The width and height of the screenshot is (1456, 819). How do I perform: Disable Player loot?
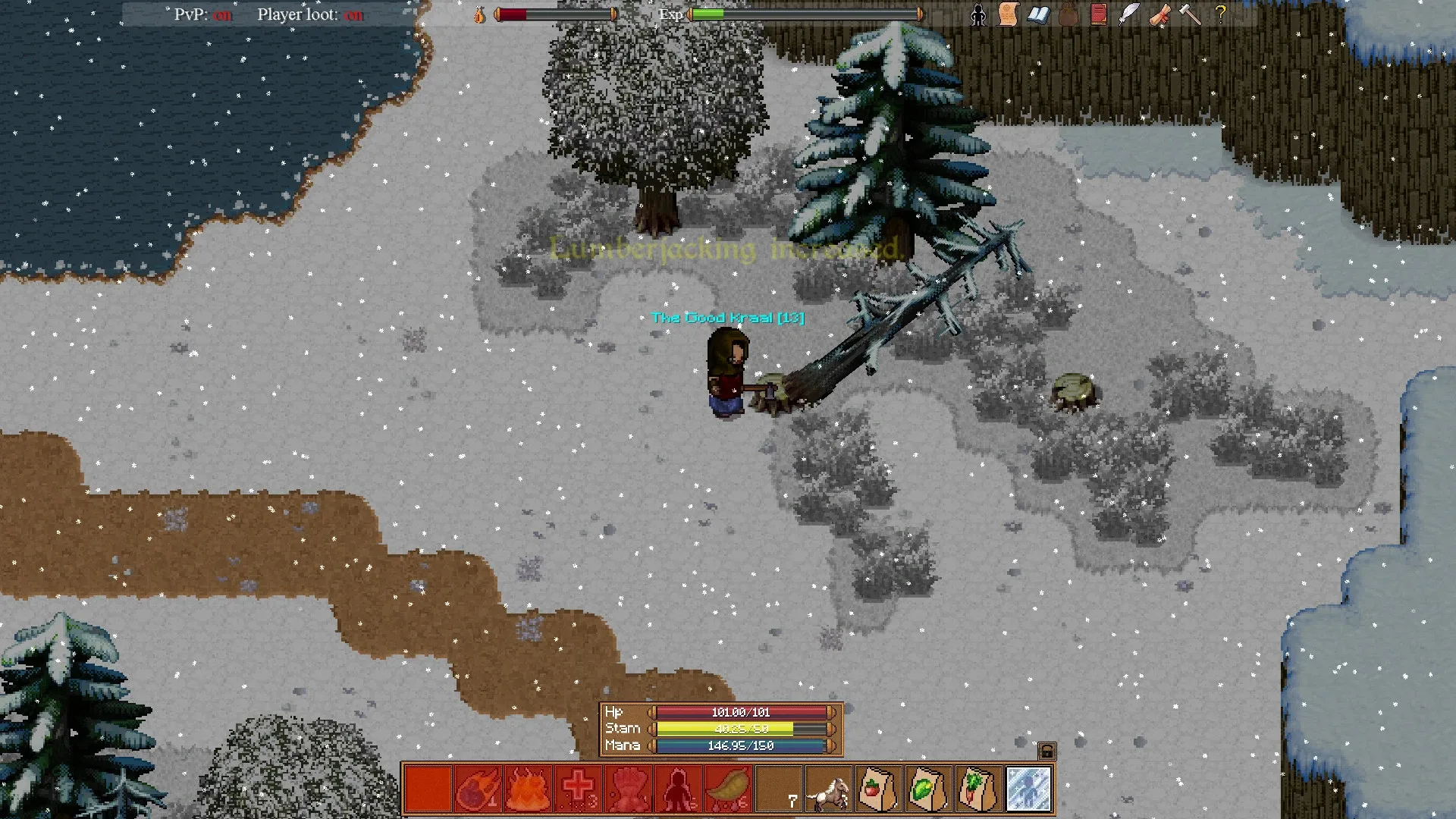[353, 14]
